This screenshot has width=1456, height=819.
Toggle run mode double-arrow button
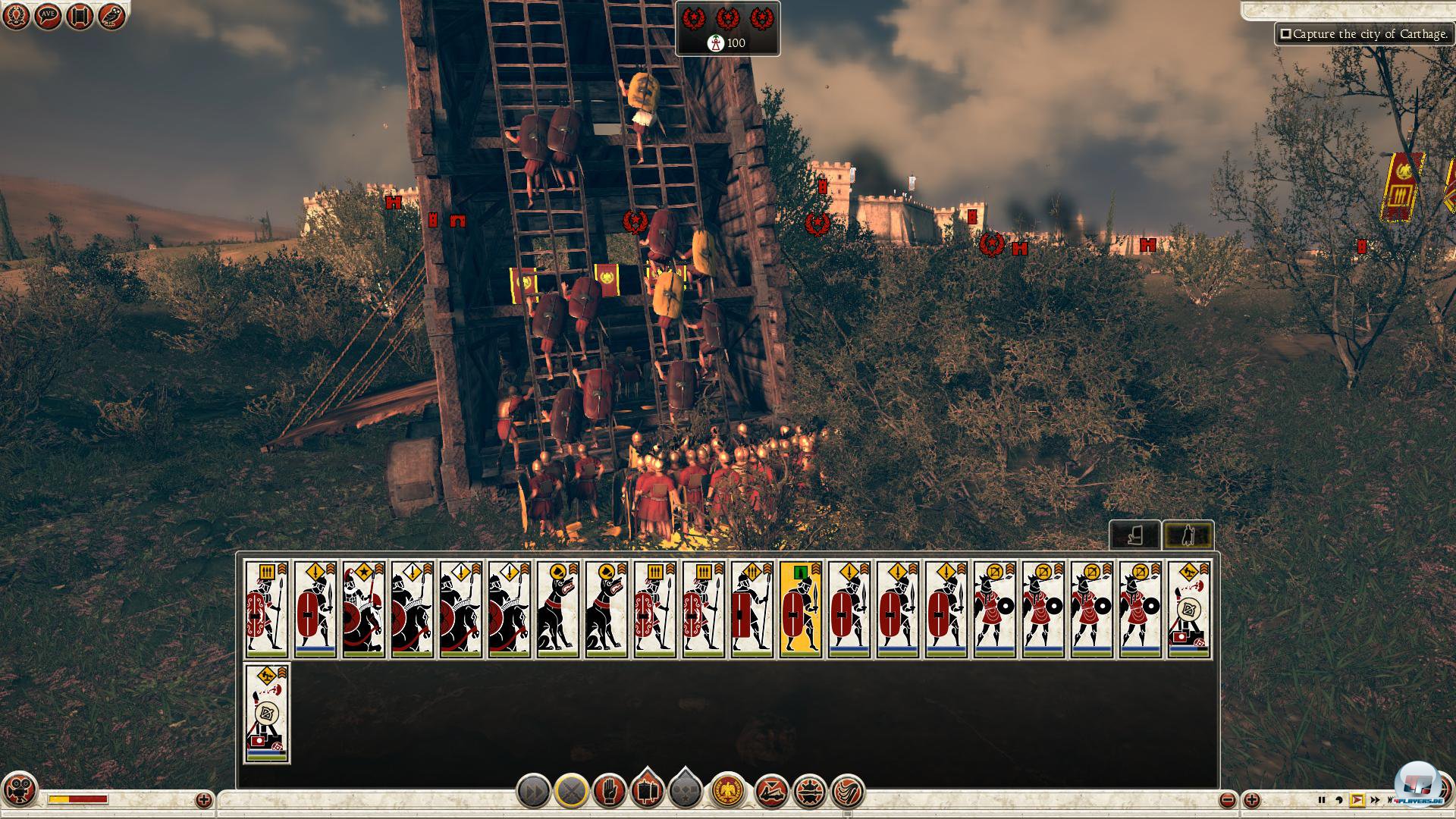[533, 792]
